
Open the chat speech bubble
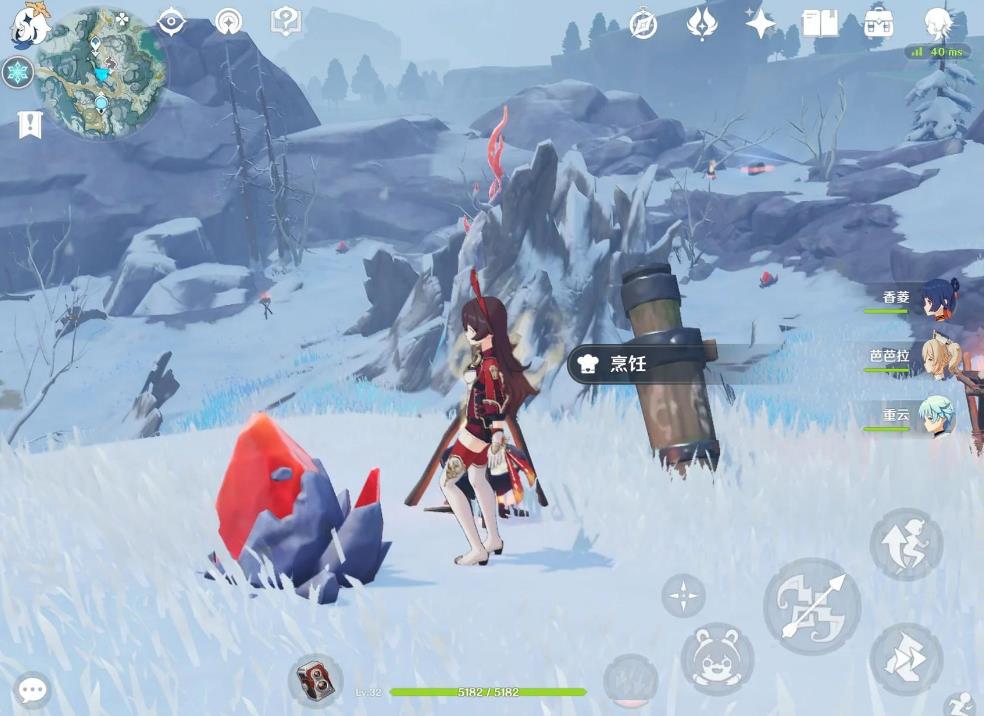32,690
